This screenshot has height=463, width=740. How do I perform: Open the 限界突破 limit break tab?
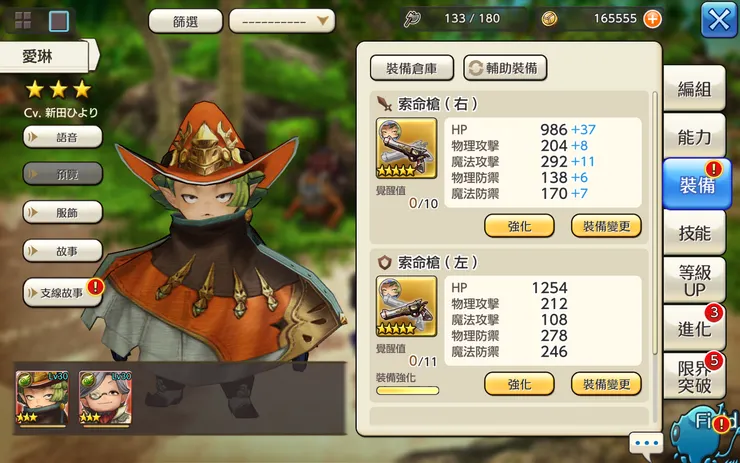[695, 376]
